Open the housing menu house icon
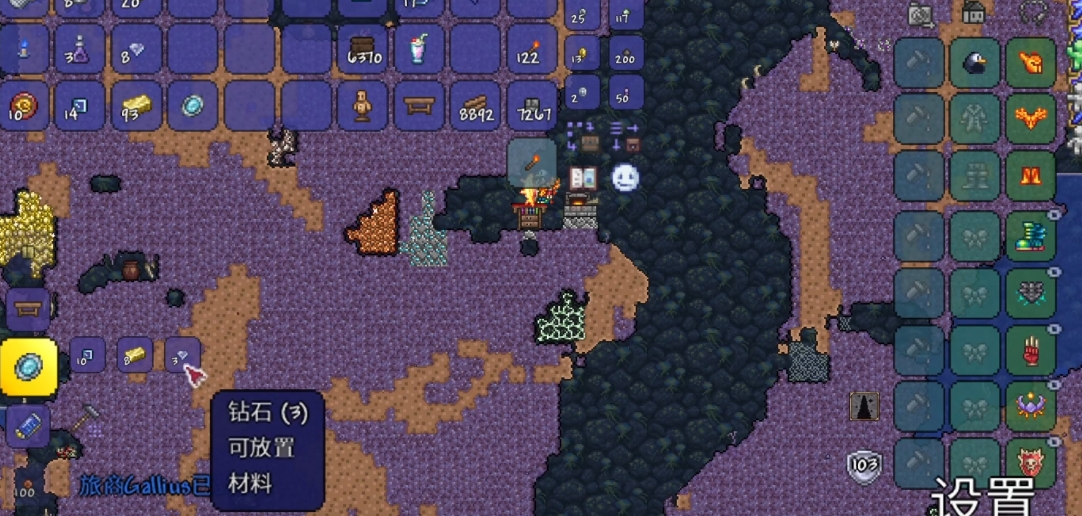Screen dimensions: 1082x516 [973, 12]
